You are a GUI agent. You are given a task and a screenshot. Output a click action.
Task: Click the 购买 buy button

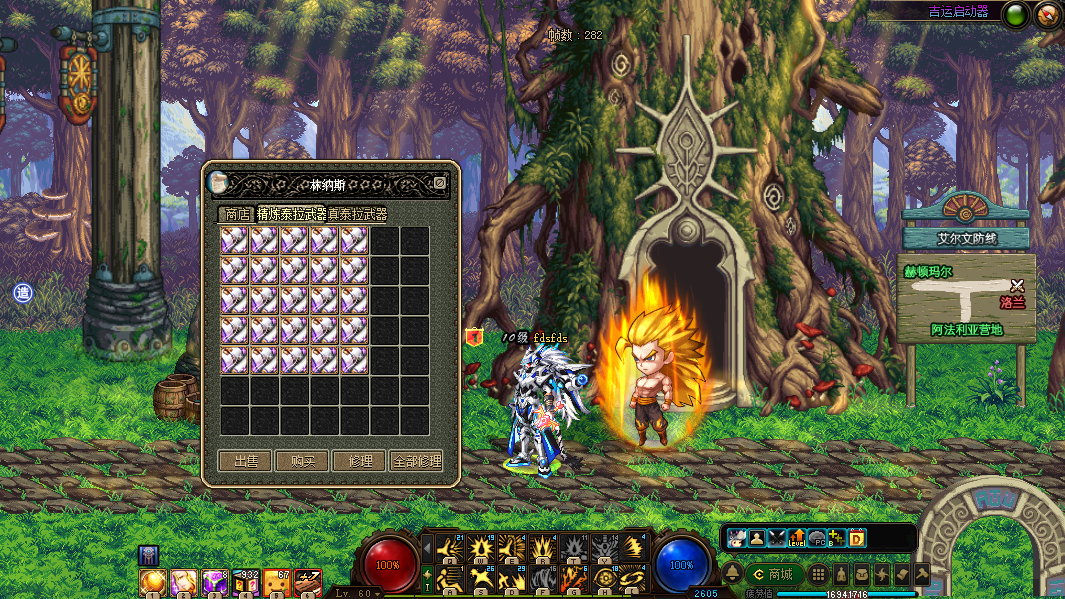302,461
